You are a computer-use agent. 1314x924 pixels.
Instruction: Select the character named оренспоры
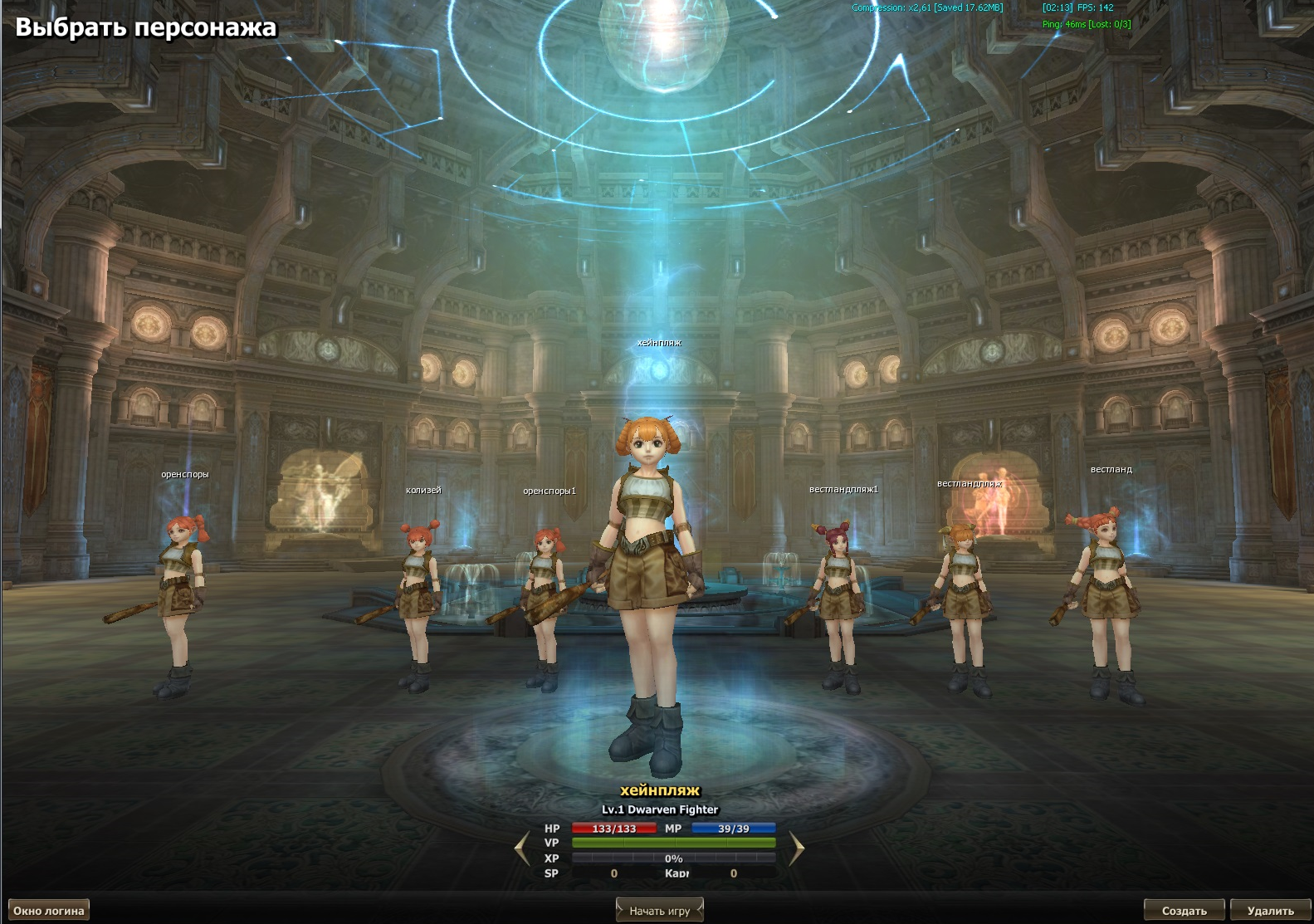[x=179, y=598]
